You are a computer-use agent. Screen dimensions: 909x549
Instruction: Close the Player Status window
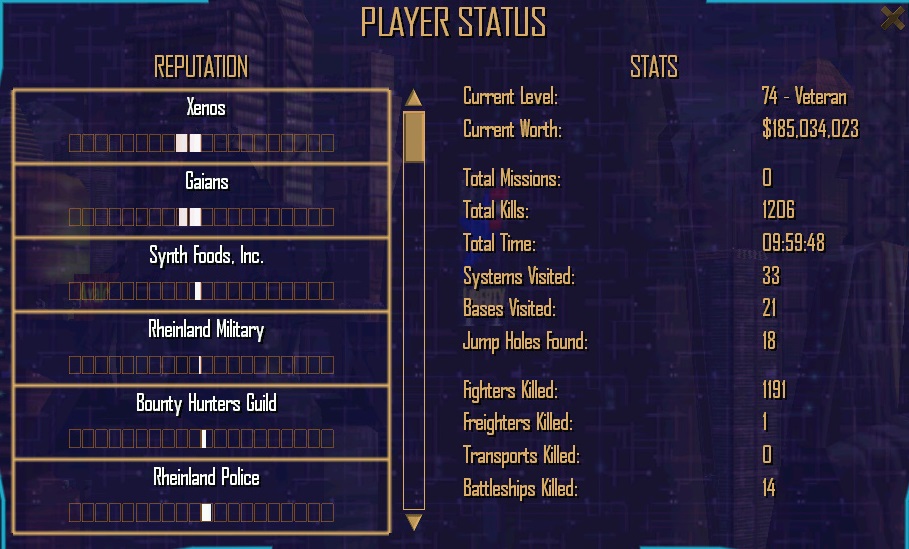[892, 17]
